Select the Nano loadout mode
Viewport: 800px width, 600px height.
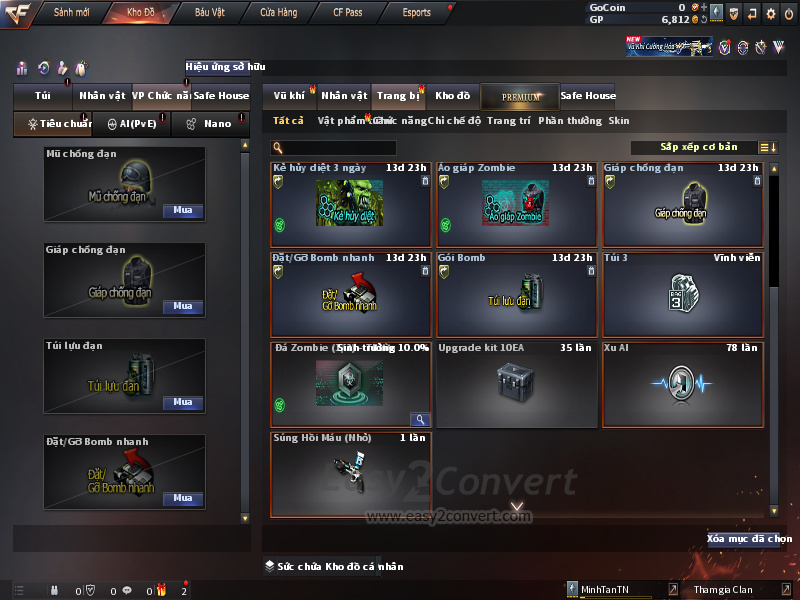point(210,124)
